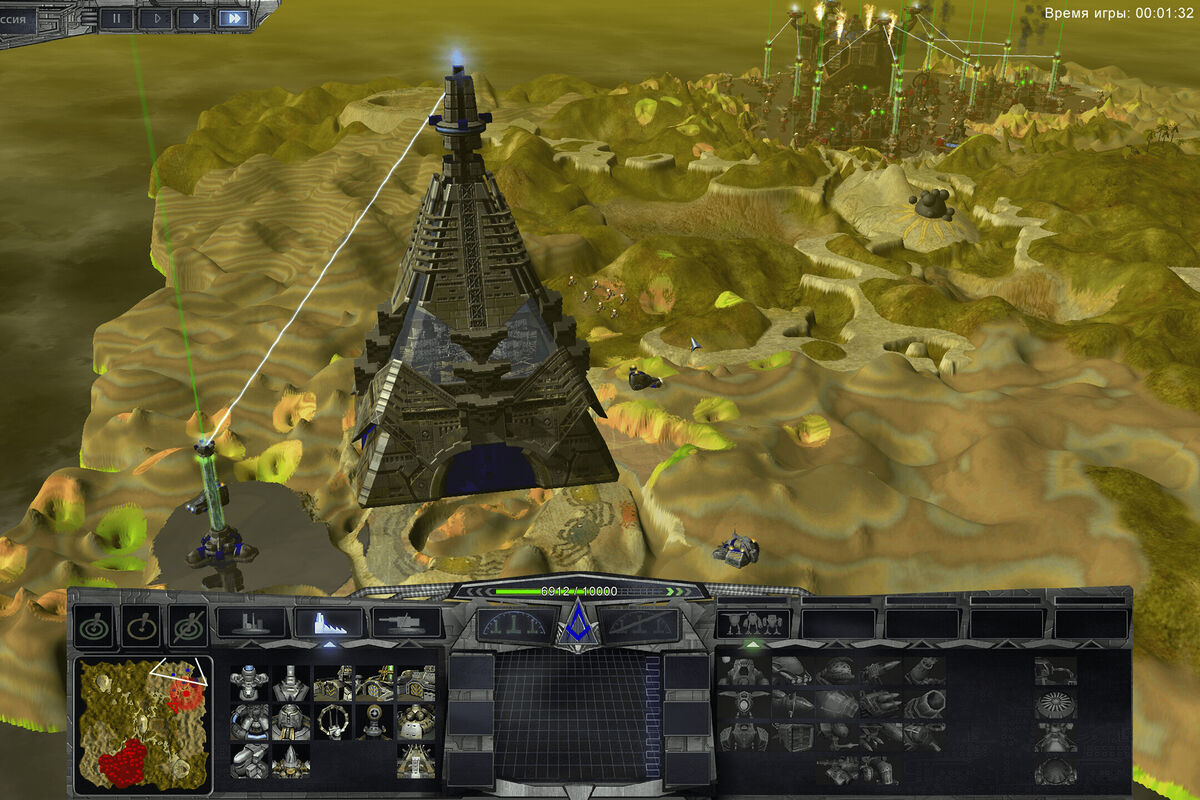
Task: Toggle the left energy-columns gauge button
Action: coord(514,625)
